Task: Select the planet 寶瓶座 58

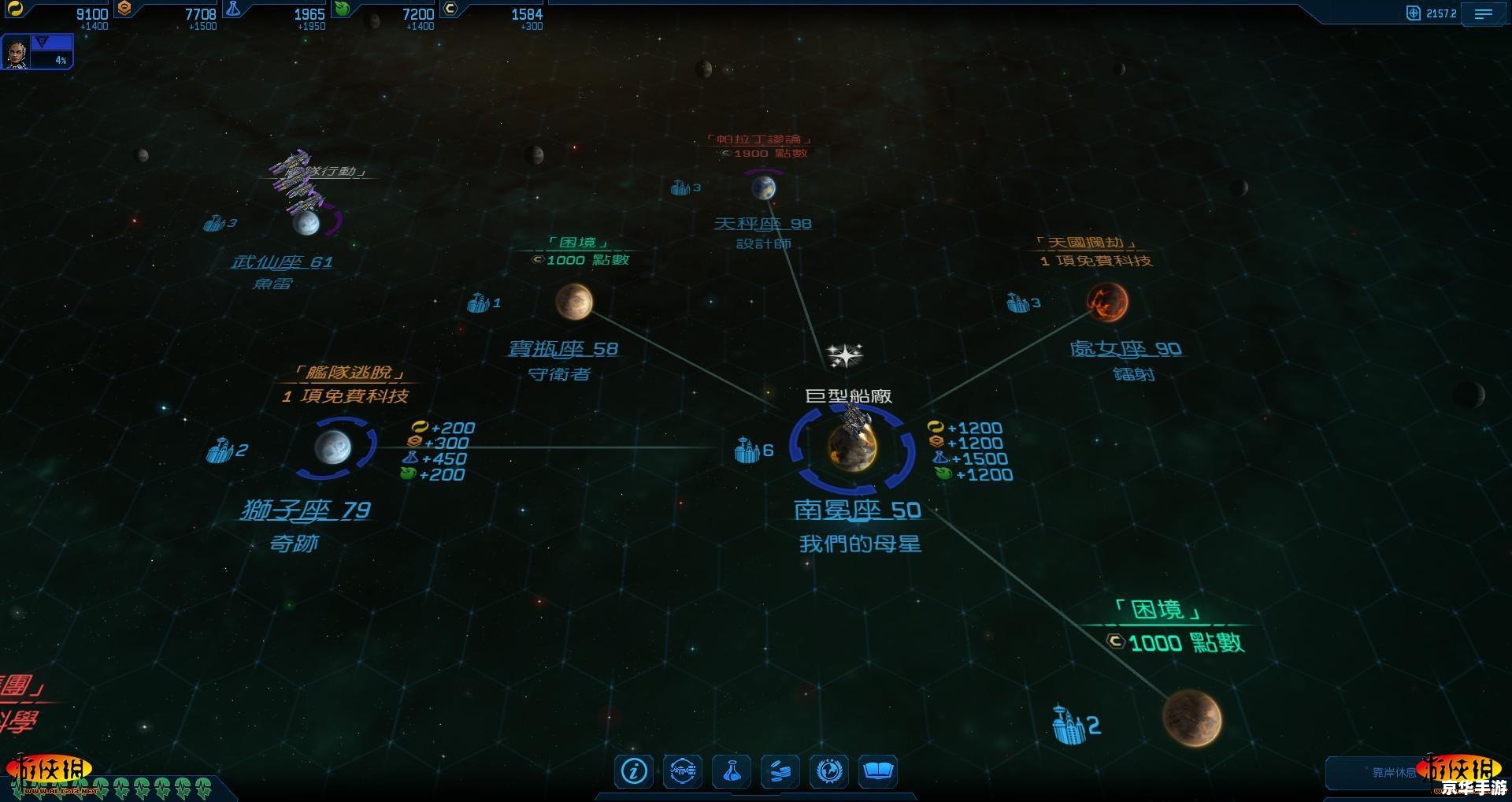Action: 574,302
